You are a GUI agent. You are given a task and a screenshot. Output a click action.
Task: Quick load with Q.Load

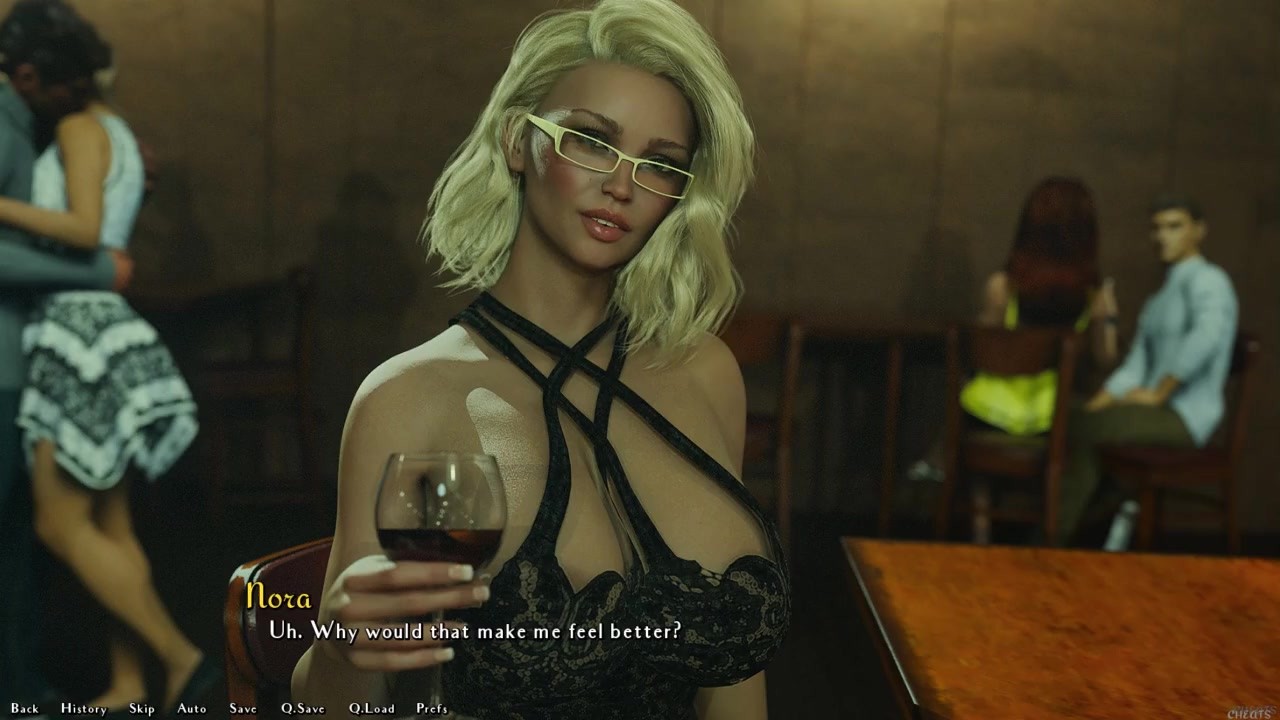(x=372, y=708)
